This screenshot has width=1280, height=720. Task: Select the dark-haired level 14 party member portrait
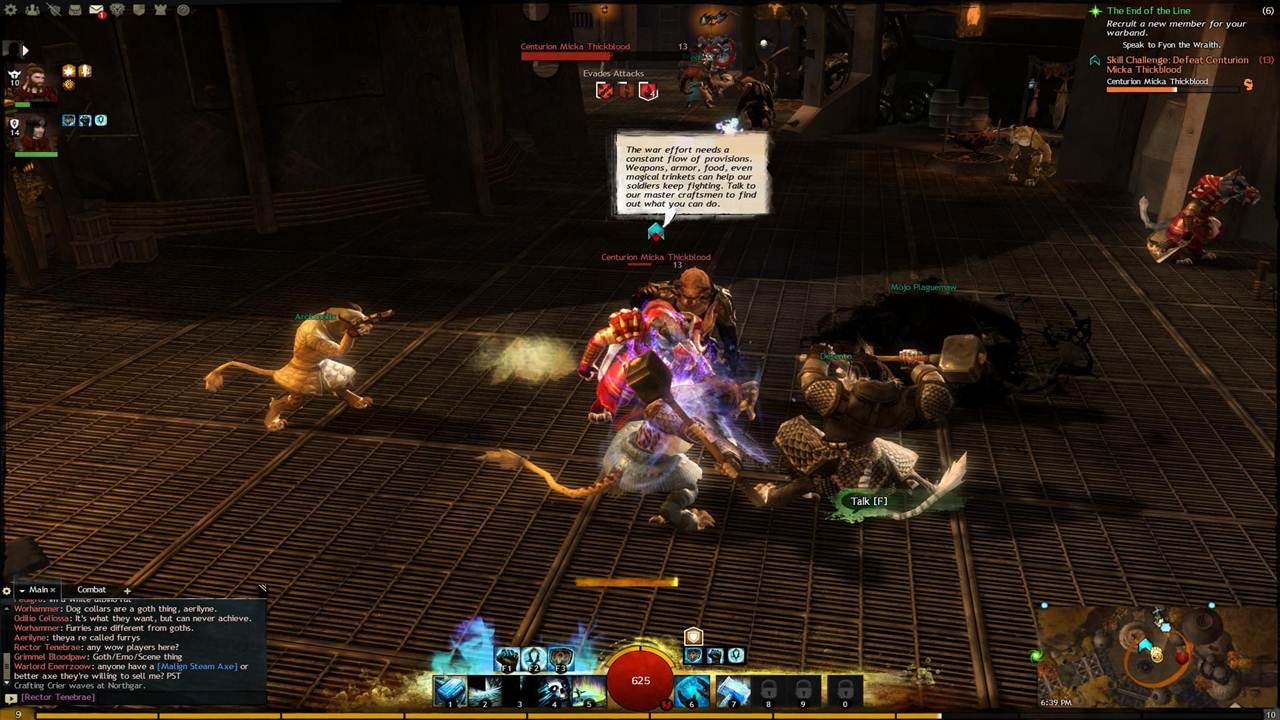point(38,133)
